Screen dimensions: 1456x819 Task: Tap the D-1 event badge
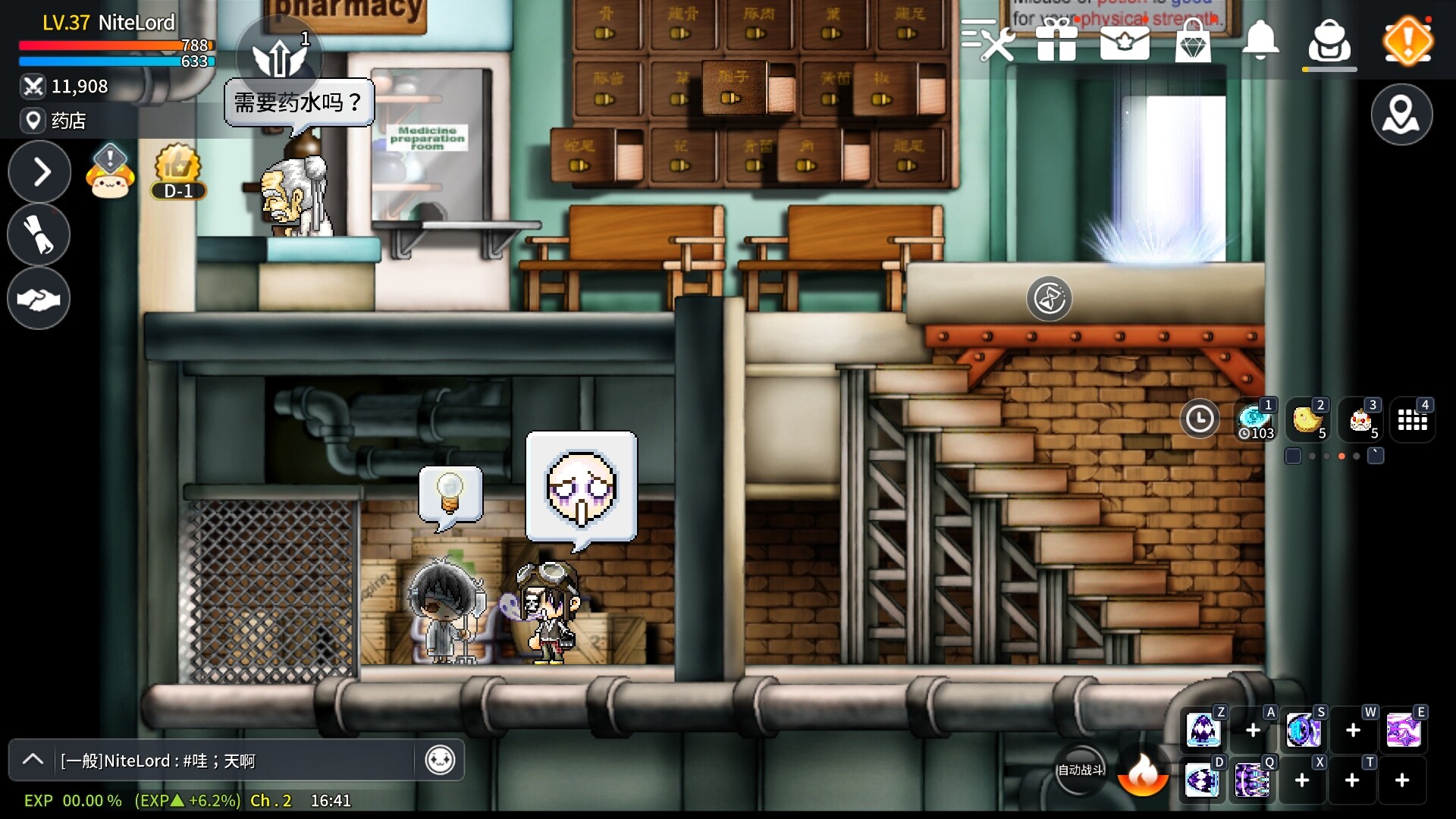point(178,172)
